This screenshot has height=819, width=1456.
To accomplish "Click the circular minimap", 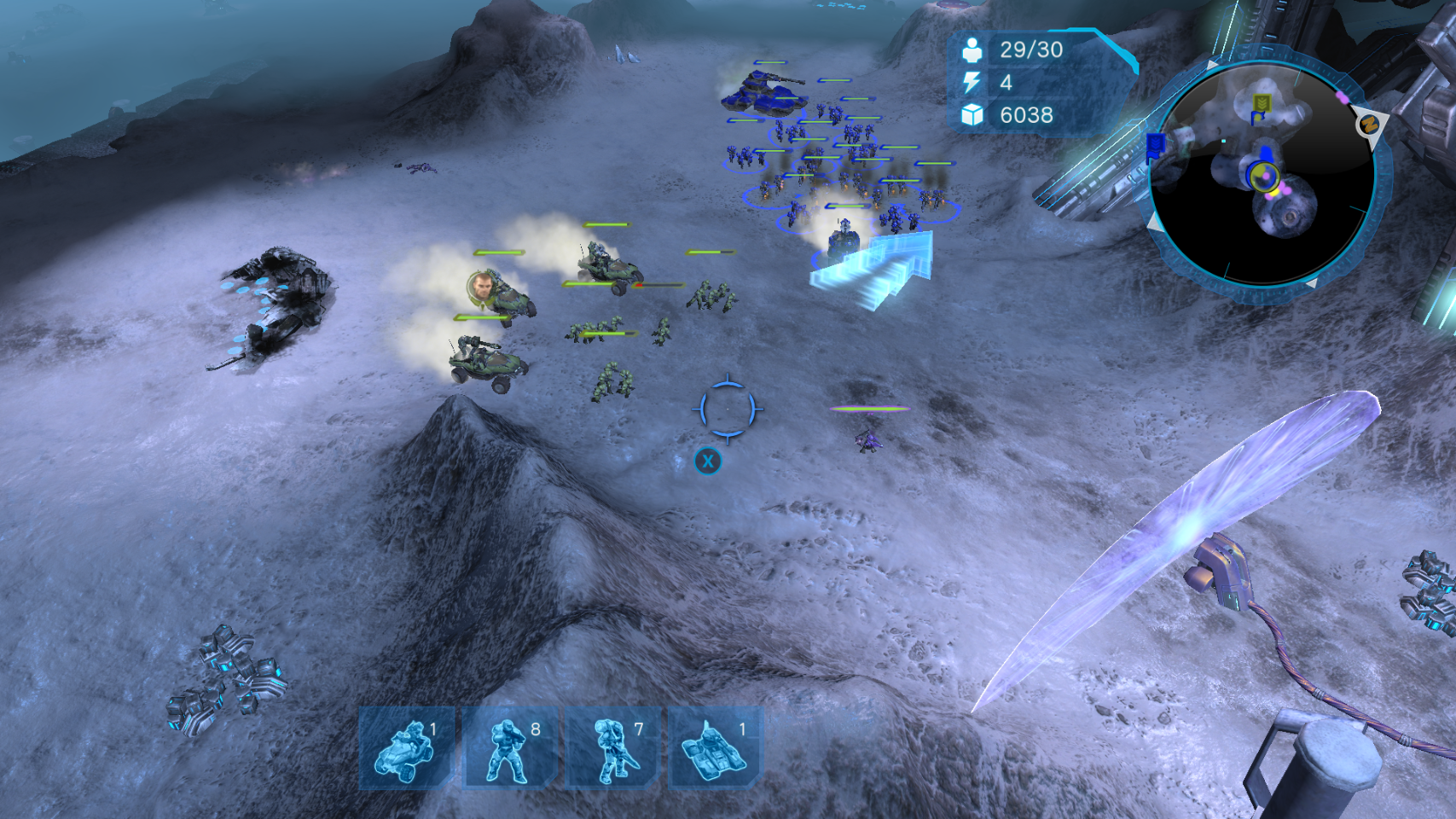I will tap(1262, 175).
